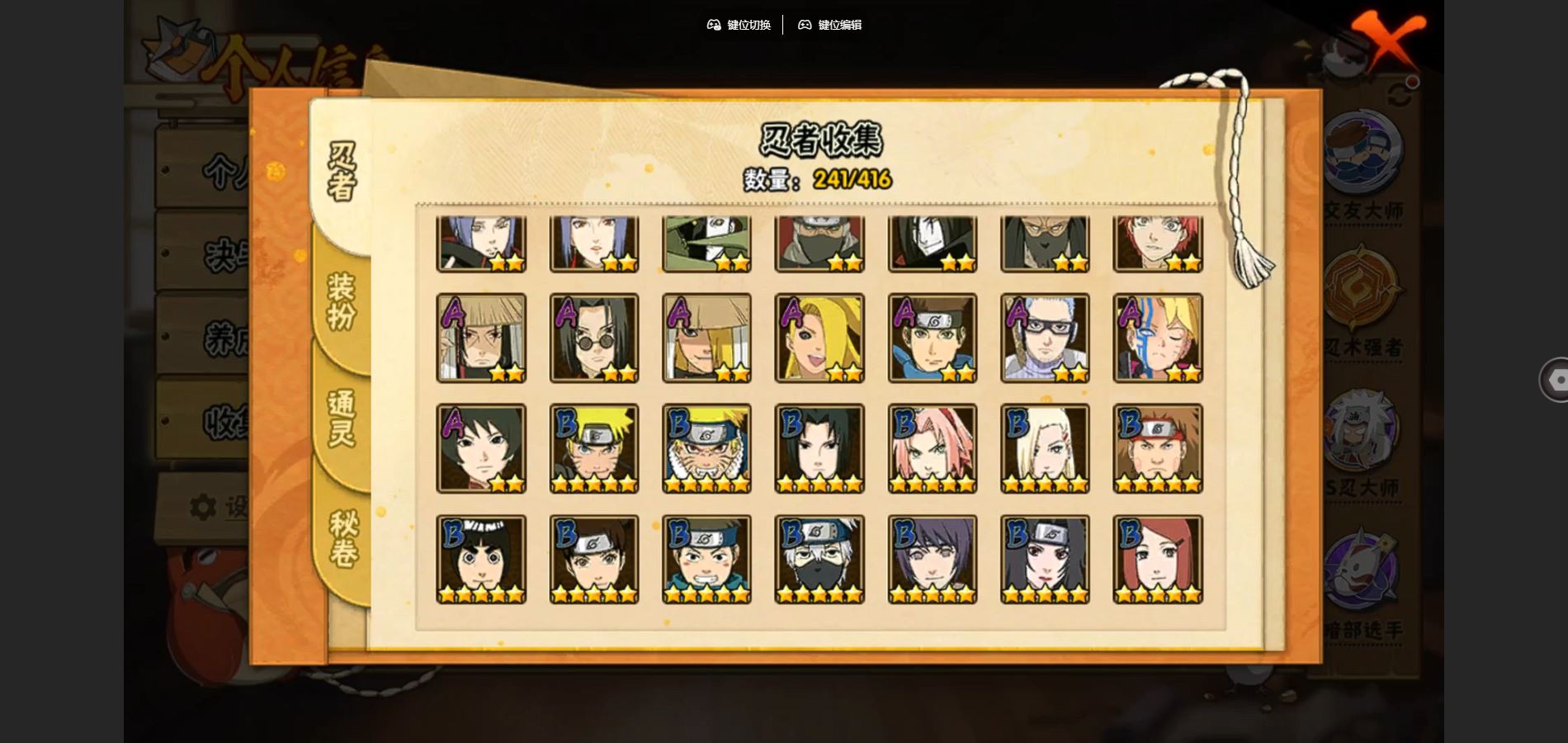The width and height of the screenshot is (1568, 743).
Task: Select B-rank Sasuke portrait
Action: pos(819,448)
